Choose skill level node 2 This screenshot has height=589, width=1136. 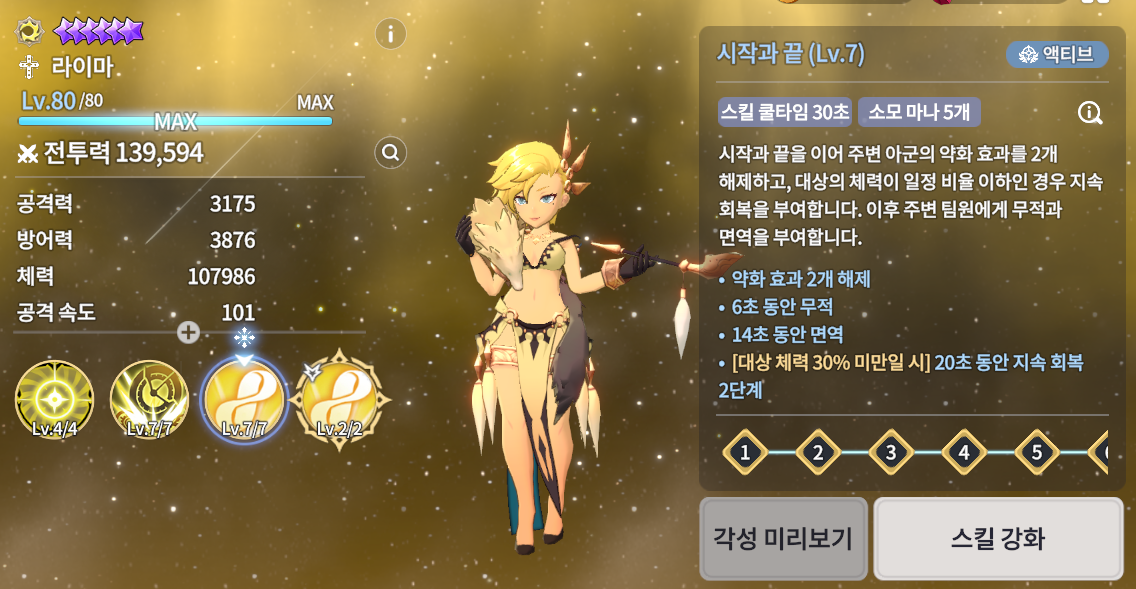[x=818, y=453]
